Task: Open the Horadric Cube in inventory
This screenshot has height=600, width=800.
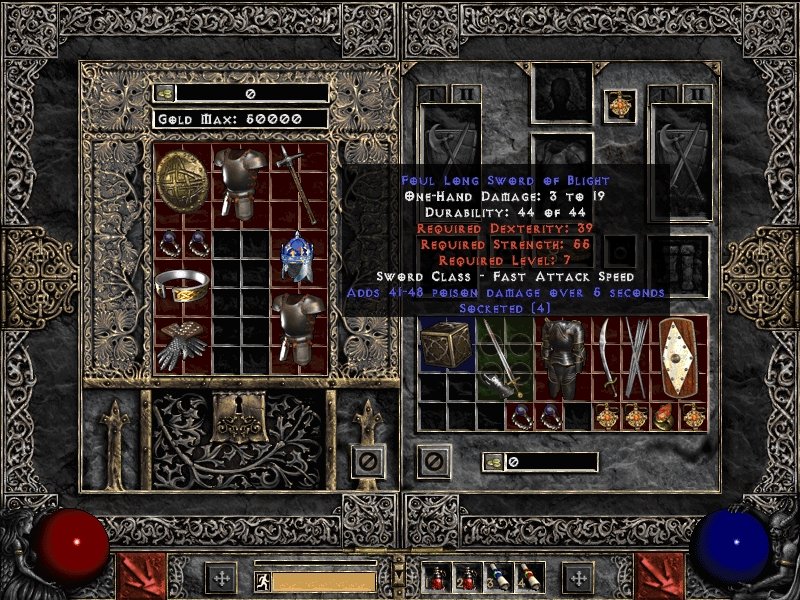Action: (445, 345)
